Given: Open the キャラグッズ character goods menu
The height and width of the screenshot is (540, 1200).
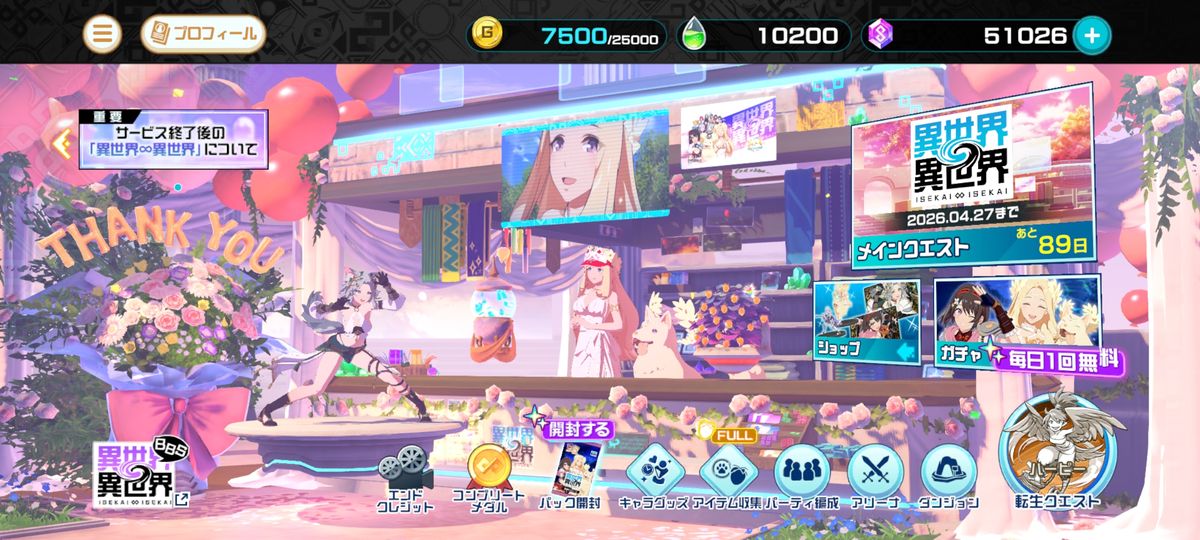Looking at the screenshot, I should 655,475.
